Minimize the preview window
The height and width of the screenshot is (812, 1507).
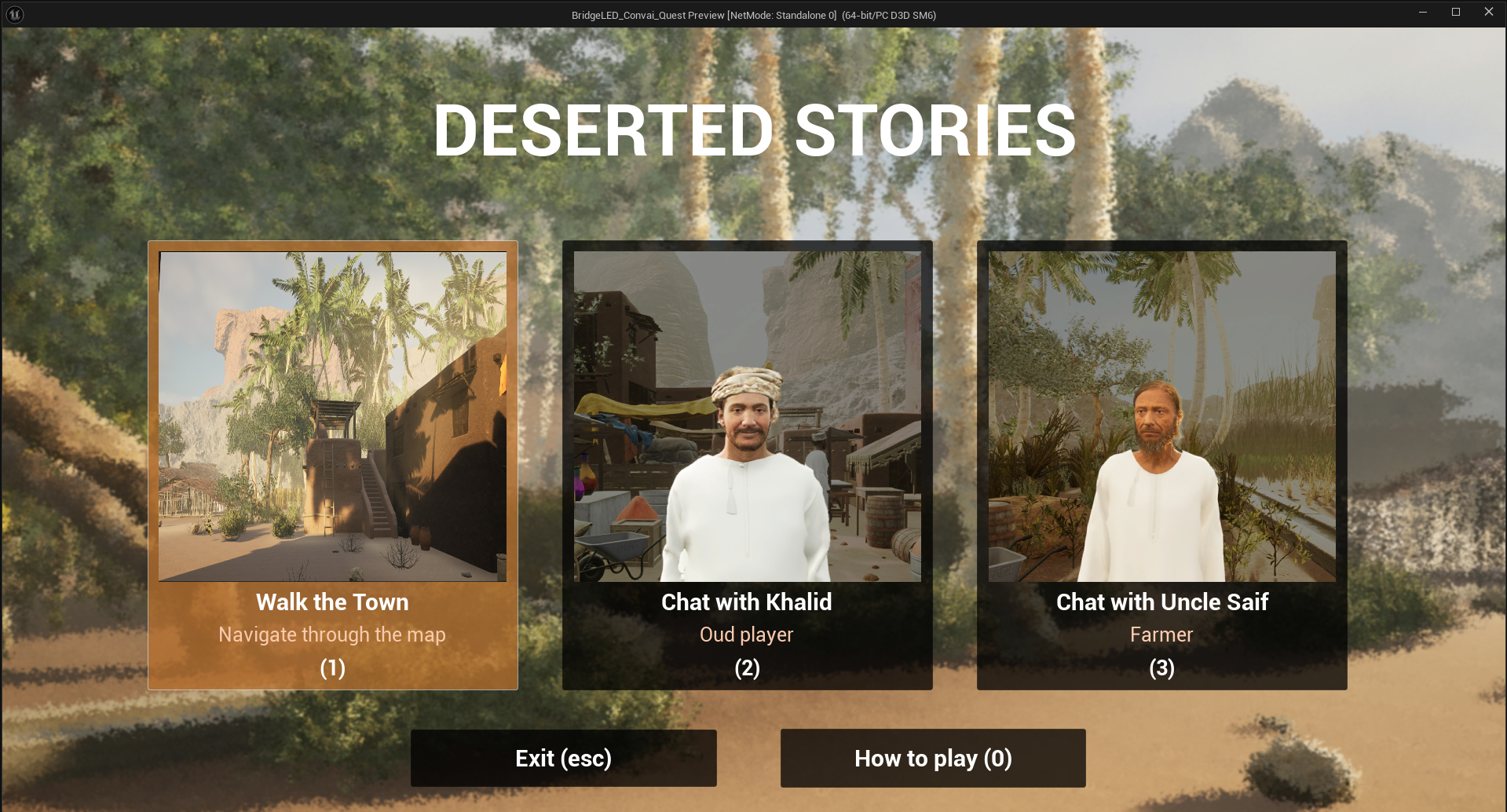click(x=1422, y=13)
